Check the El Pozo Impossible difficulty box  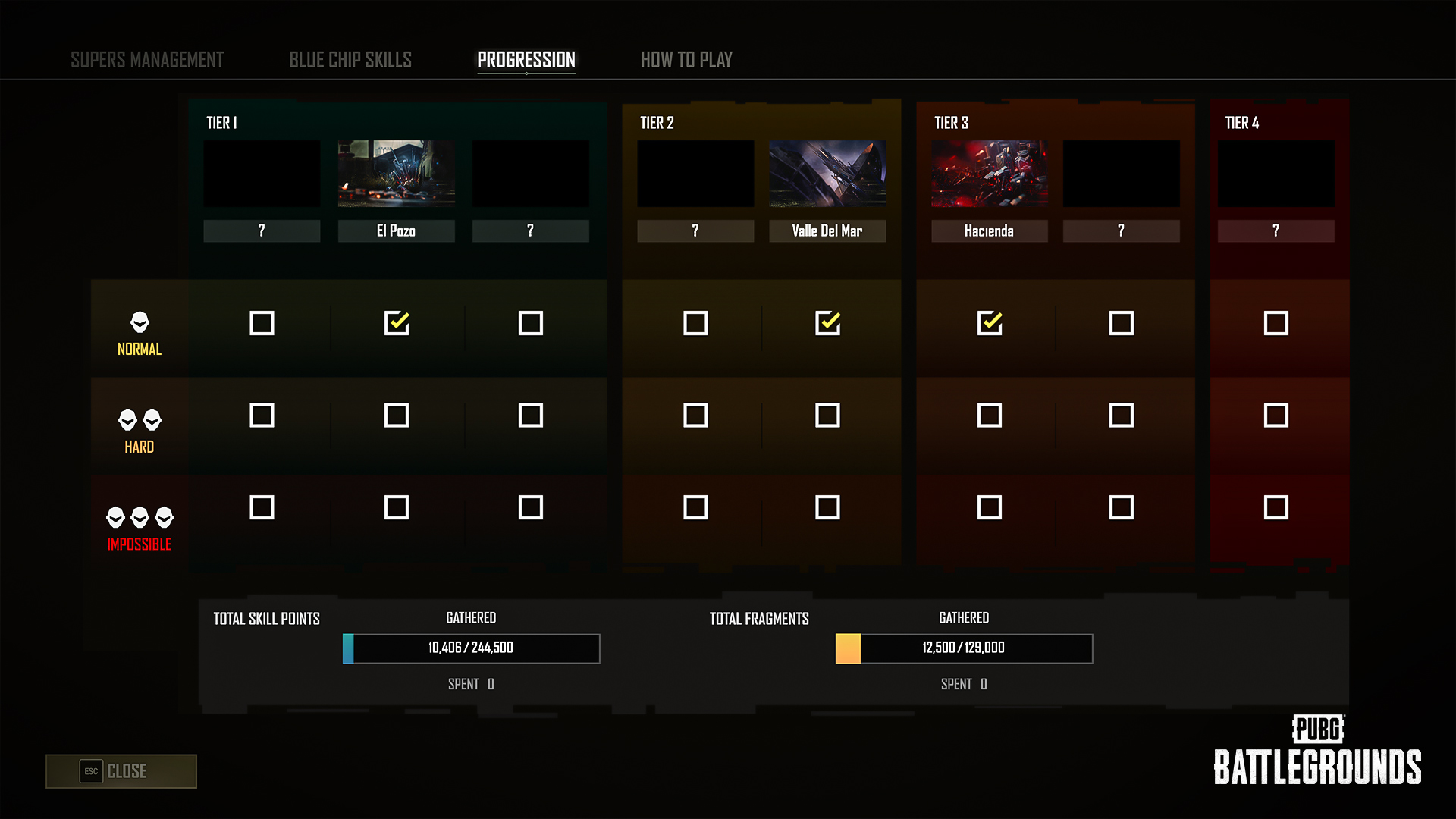pyautogui.click(x=397, y=507)
